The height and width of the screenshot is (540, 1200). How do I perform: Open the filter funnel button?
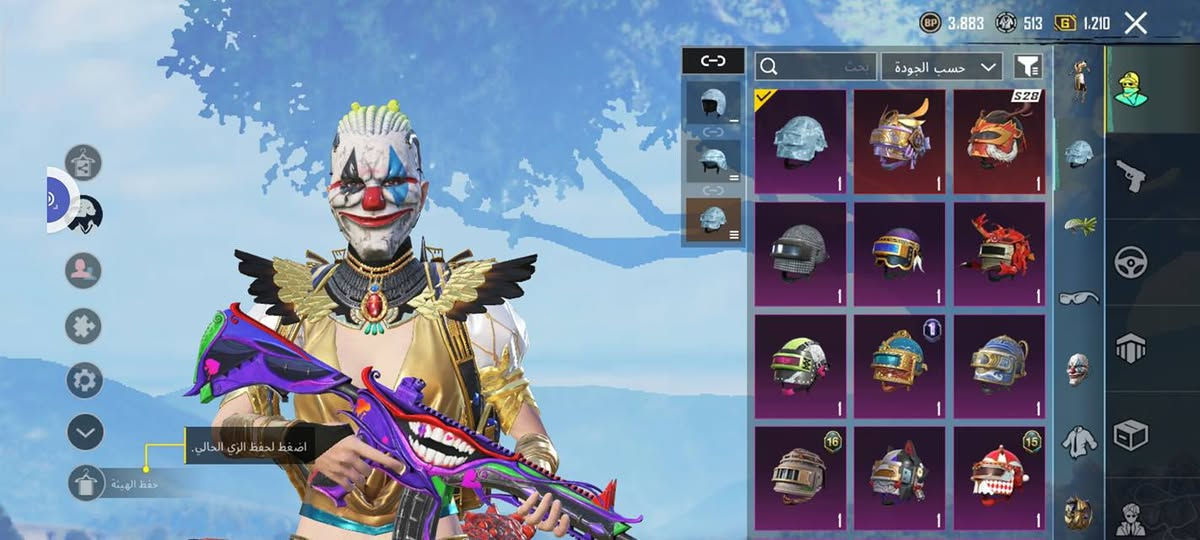tap(1028, 66)
